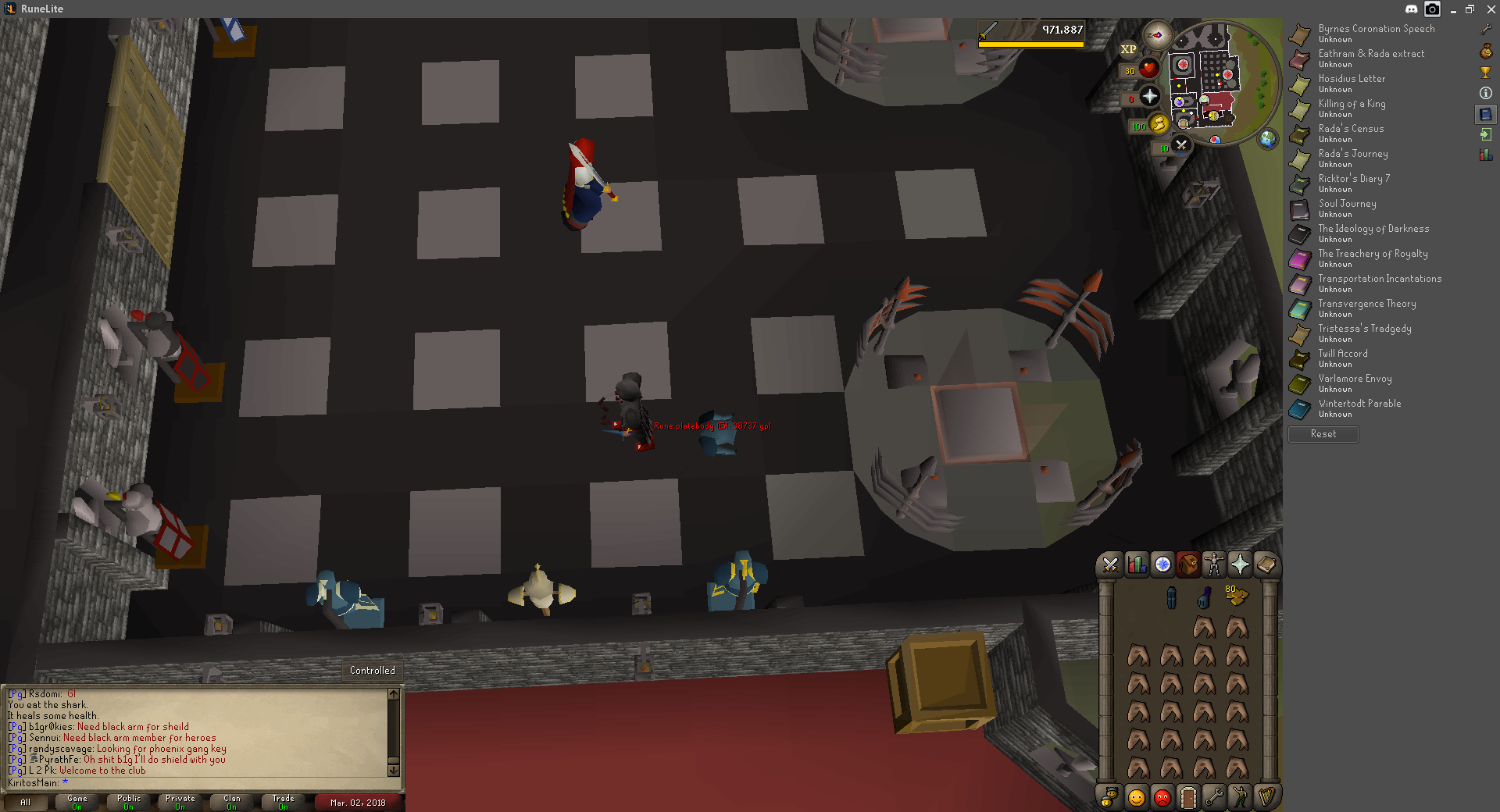
Task: Toggle the Public chat filter
Action: point(128,802)
